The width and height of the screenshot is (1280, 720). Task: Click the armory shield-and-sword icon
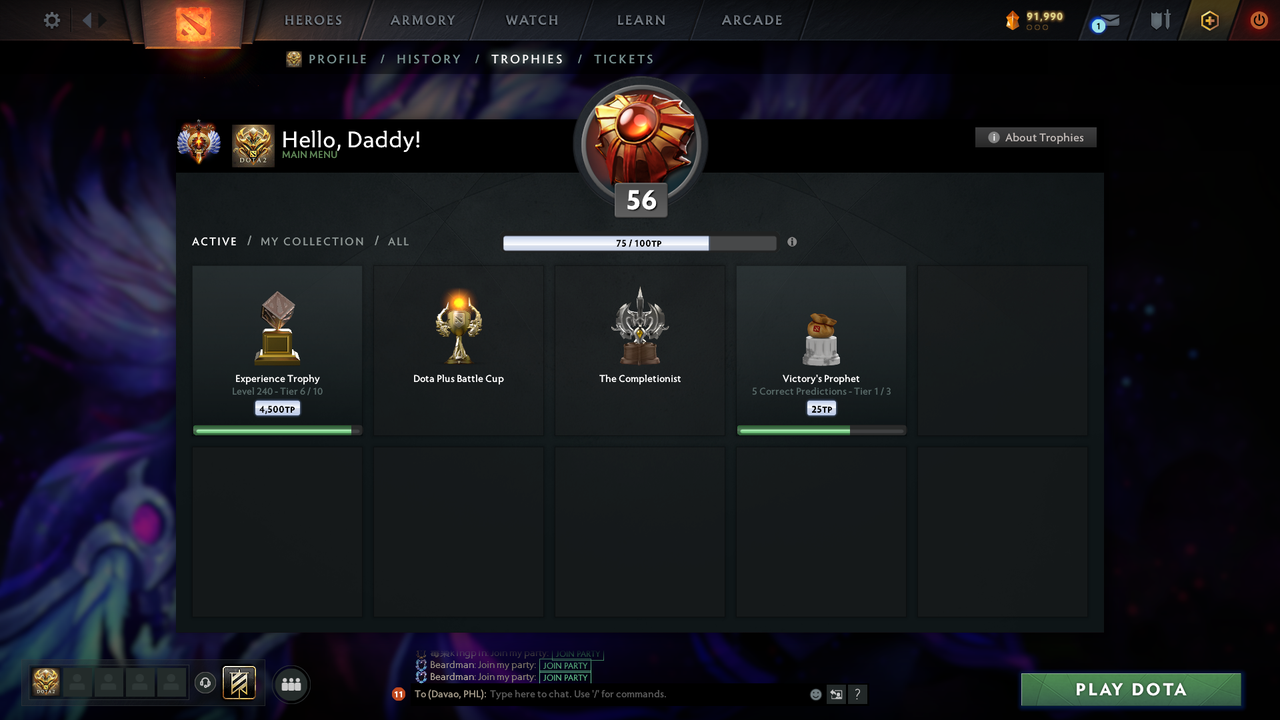click(1159, 19)
